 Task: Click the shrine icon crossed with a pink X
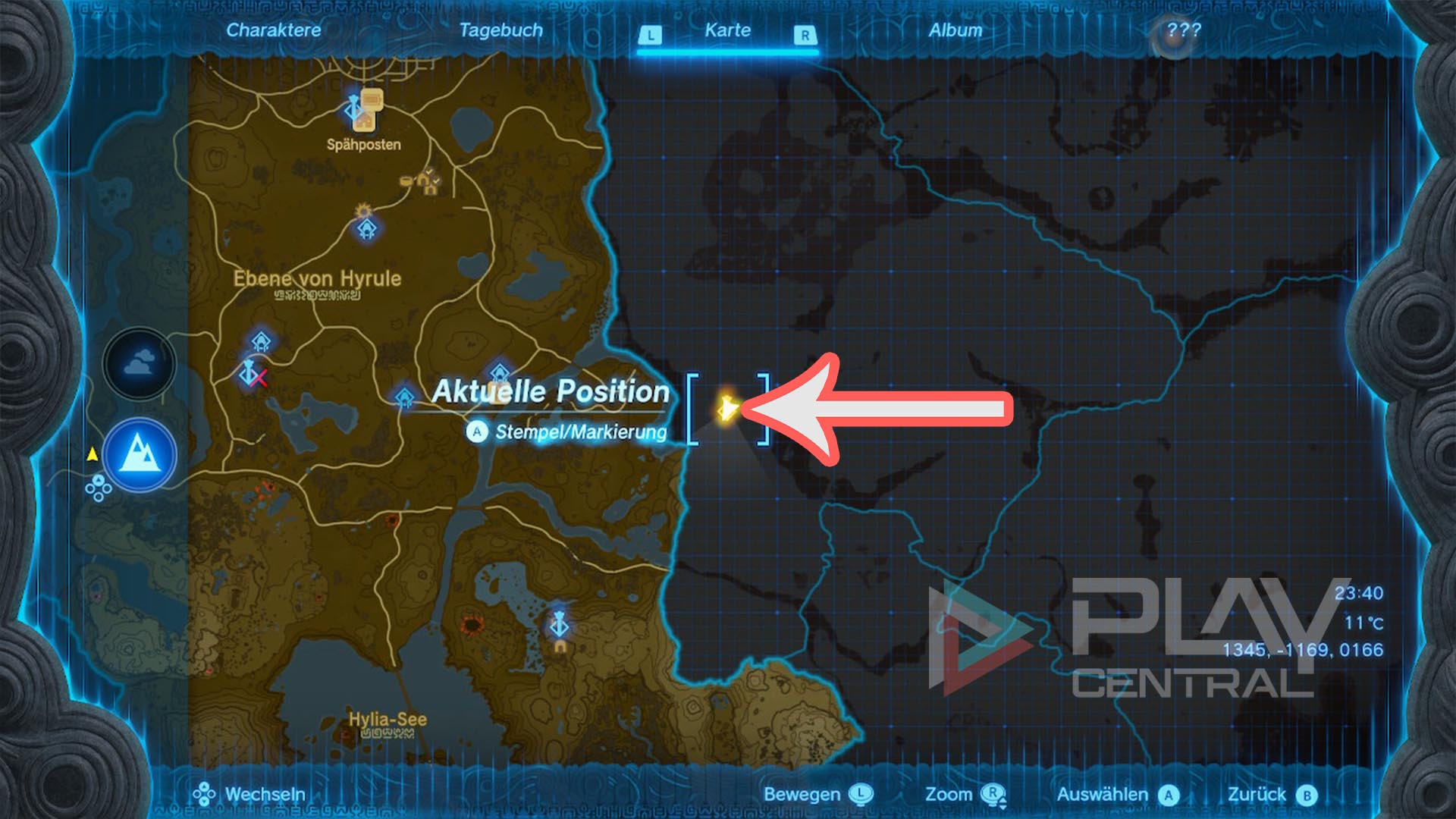250,373
